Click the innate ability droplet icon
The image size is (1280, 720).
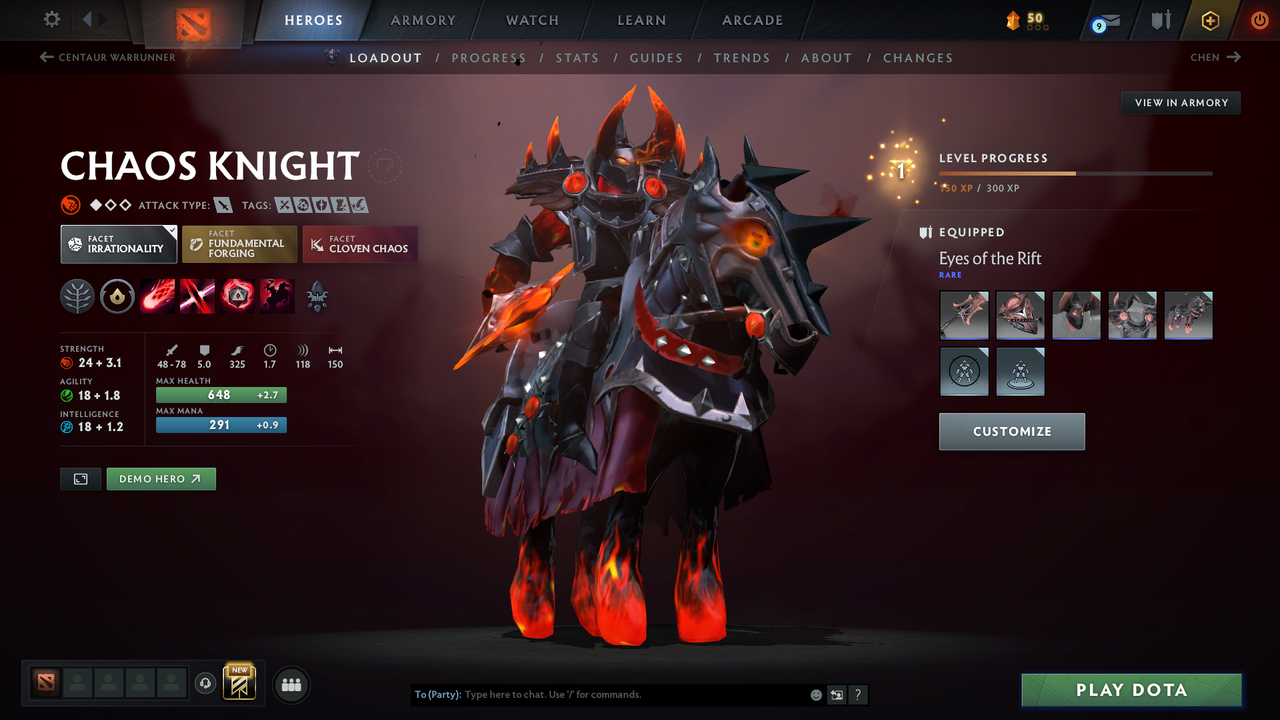click(x=117, y=296)
